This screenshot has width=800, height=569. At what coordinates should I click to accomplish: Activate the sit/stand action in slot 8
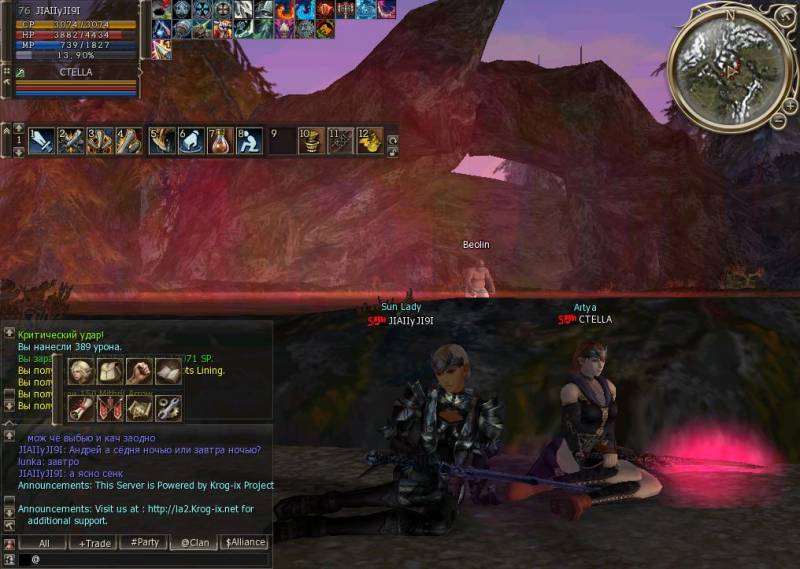tap(250, 141)
